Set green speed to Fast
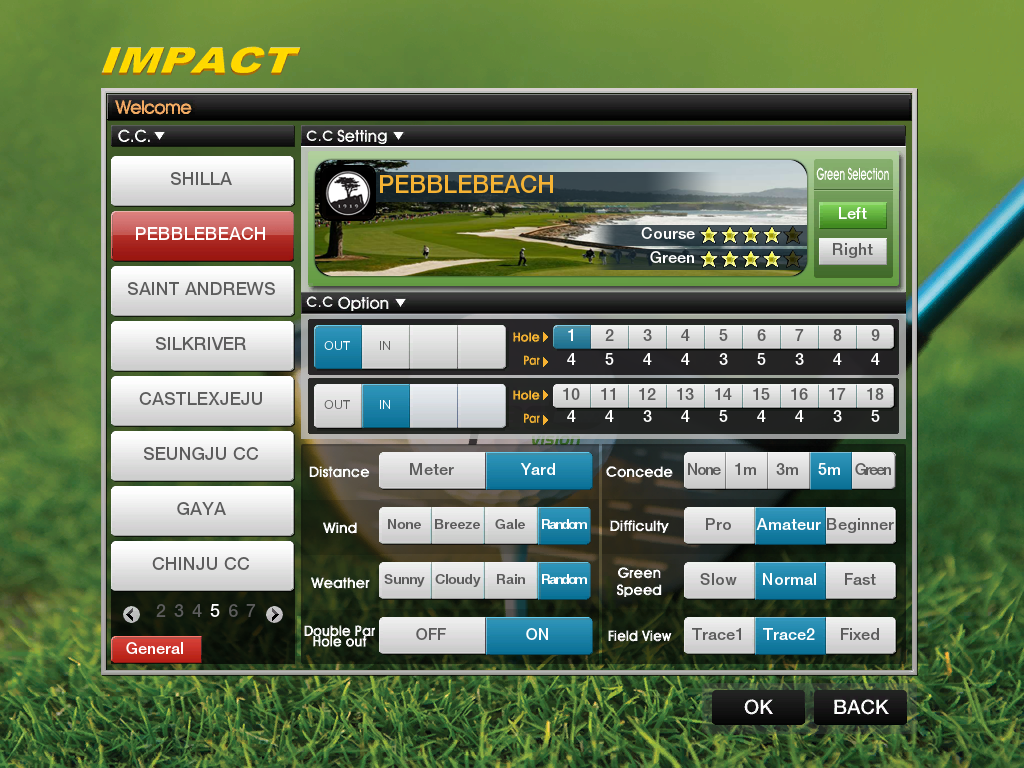Screen dimensions: 1024x768 [x=860, y=580]
